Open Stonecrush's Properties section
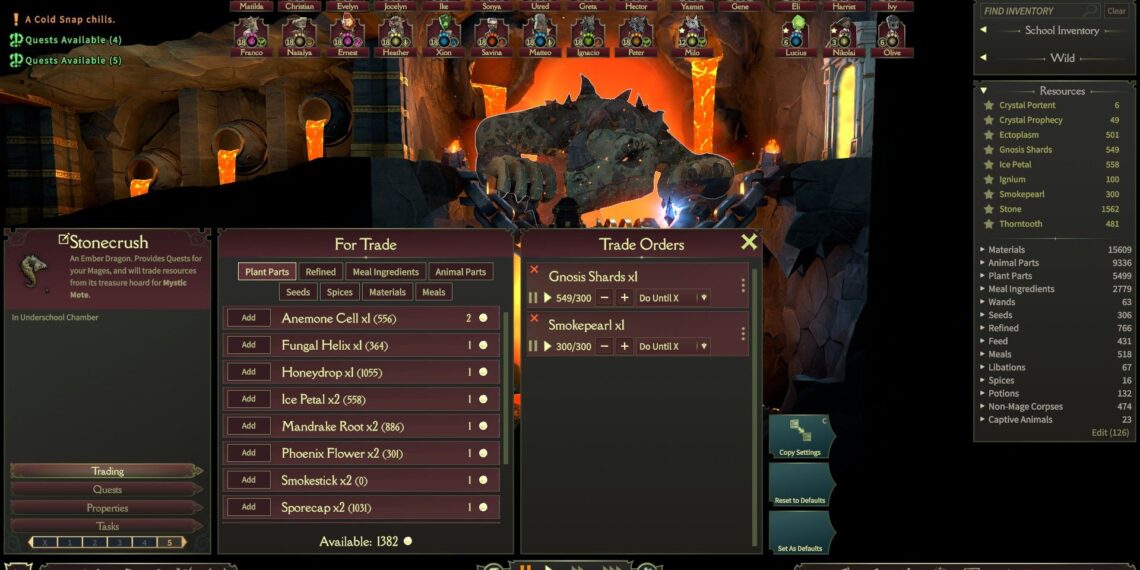 pyautogui.click(x=107, y=508)
